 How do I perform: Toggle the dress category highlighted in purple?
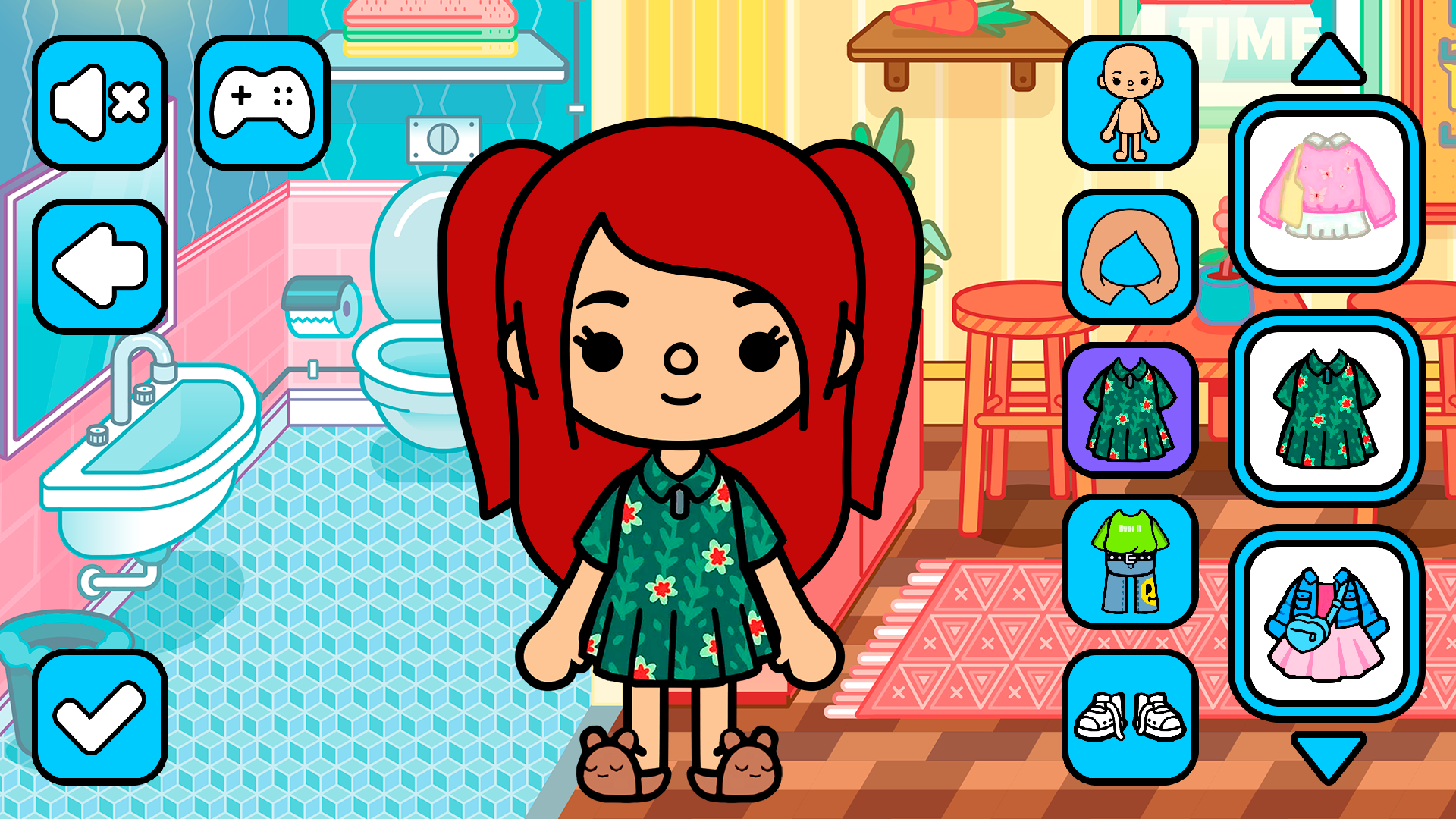coord(1129,409)
